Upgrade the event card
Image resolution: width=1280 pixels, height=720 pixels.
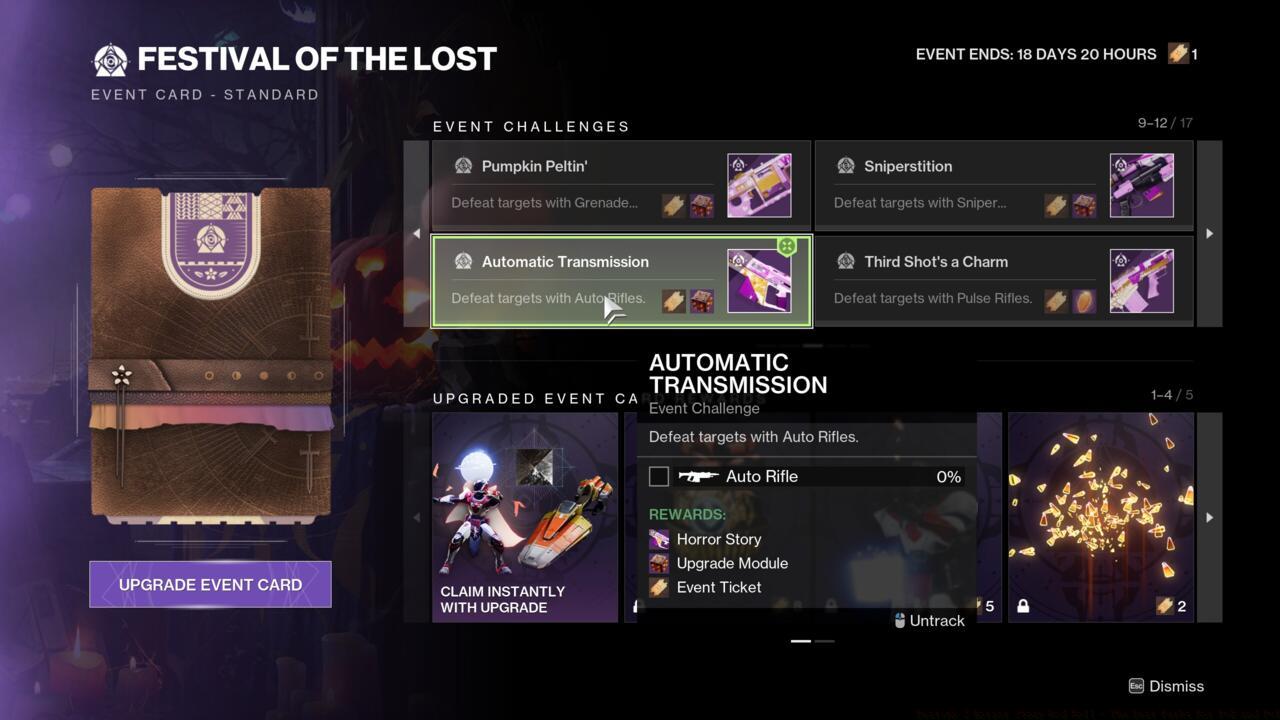210,585
